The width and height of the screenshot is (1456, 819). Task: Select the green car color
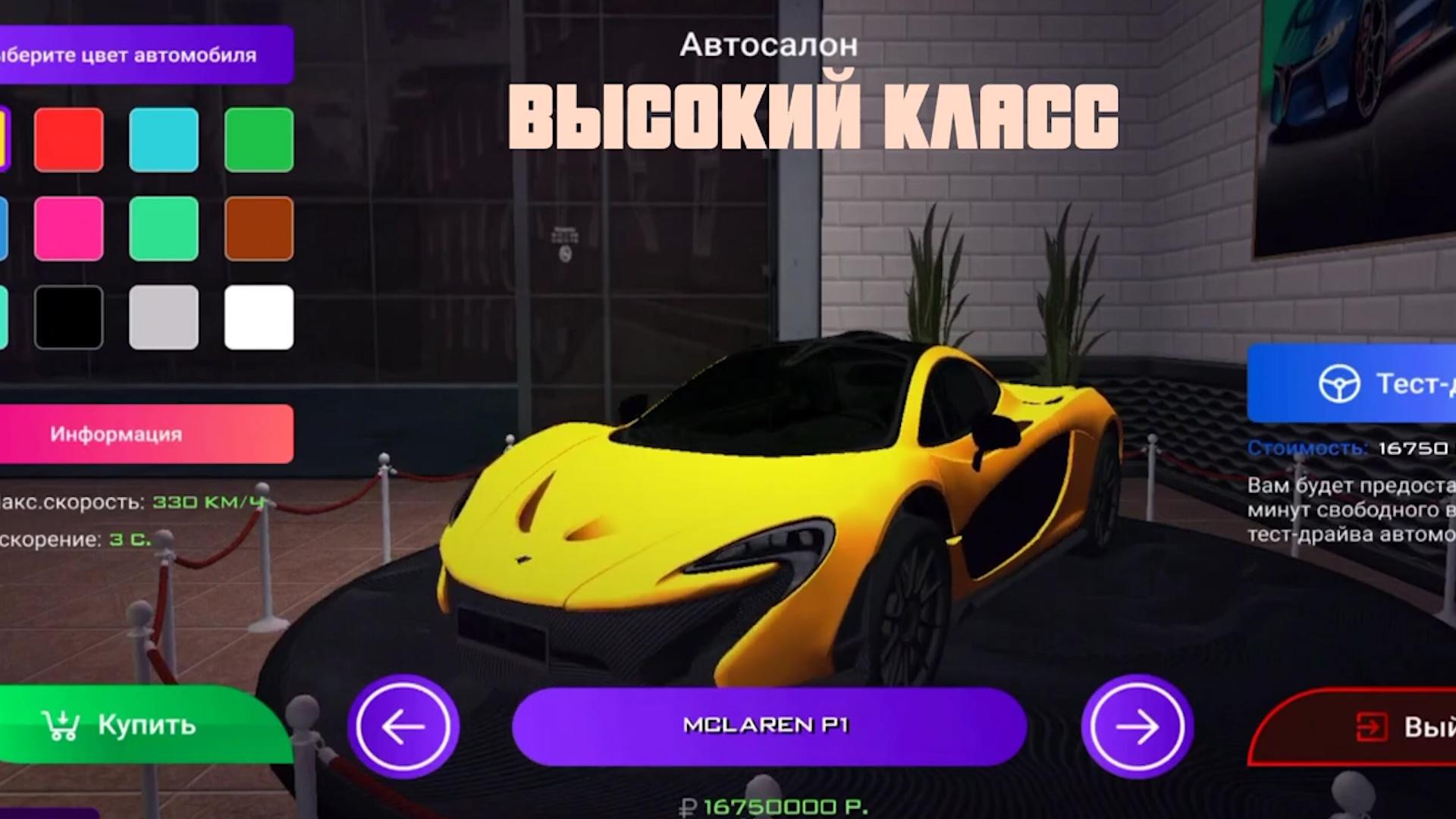259,140
